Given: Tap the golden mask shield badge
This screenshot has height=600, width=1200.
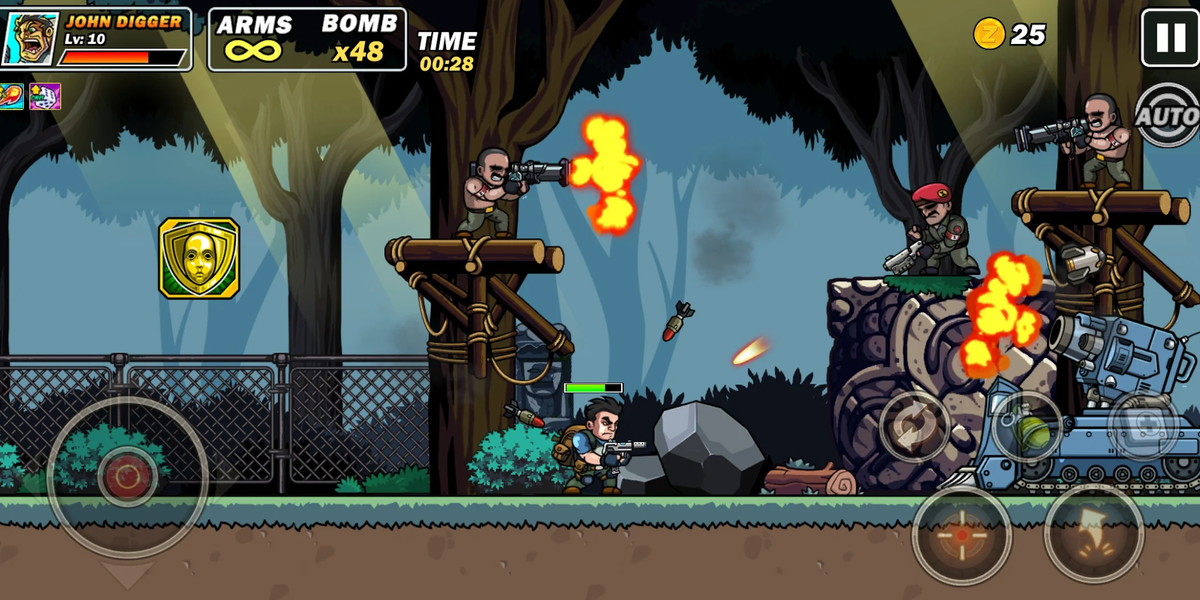Looking at the screenshot, I should [199, 258].
